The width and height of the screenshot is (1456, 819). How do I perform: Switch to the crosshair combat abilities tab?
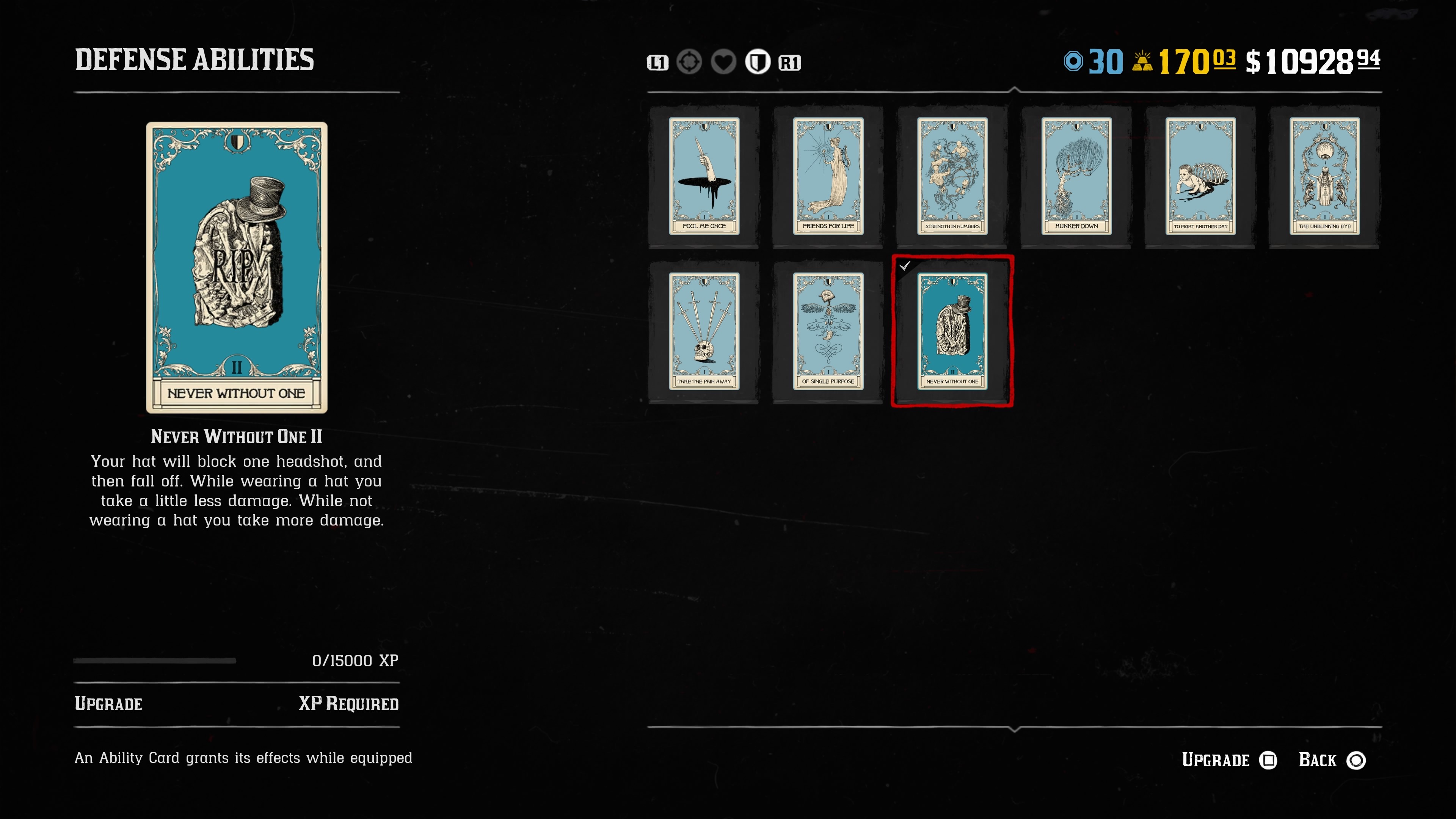click(689, 62)
